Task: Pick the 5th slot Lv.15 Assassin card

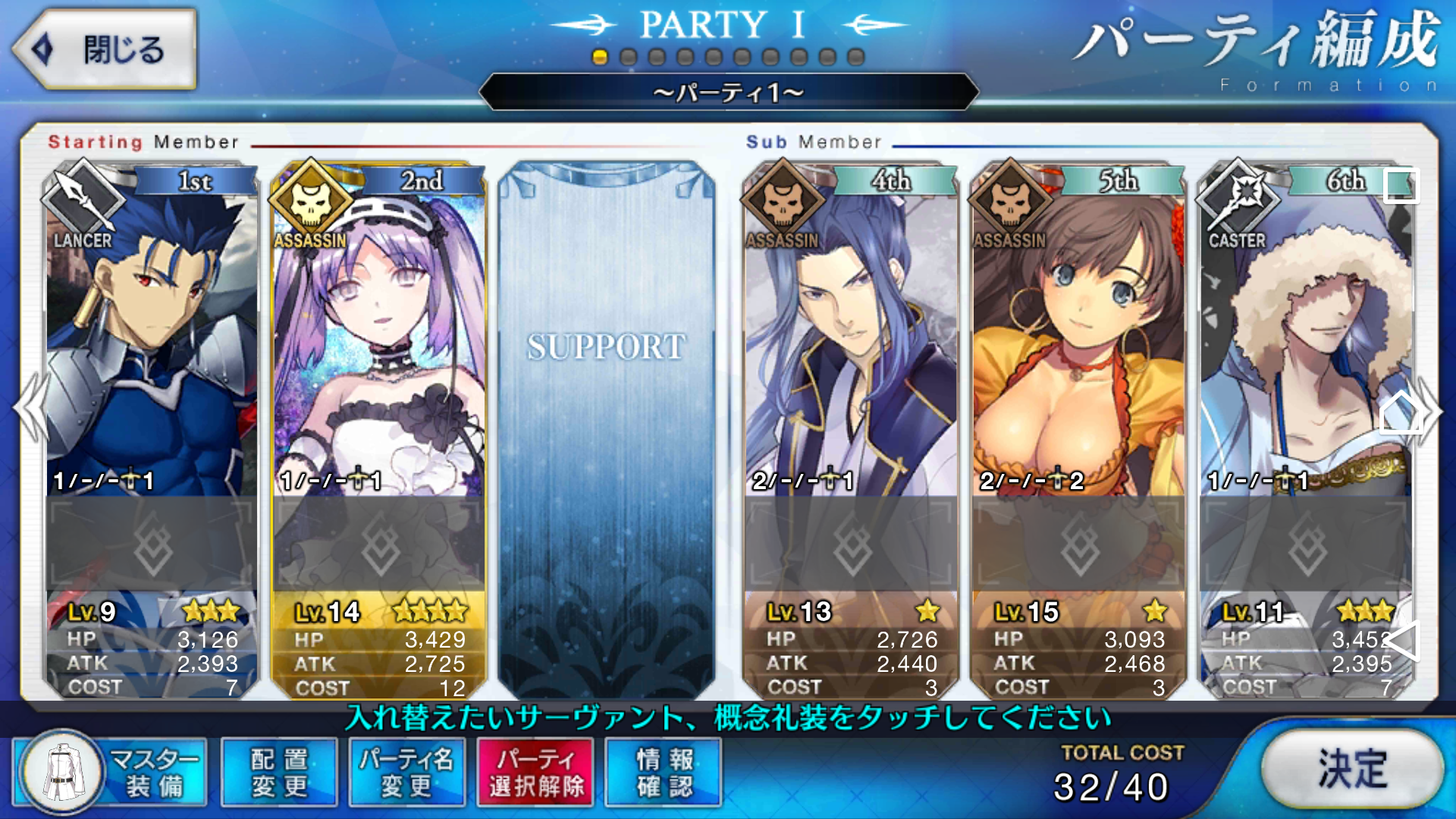Action: [1078, 341]
